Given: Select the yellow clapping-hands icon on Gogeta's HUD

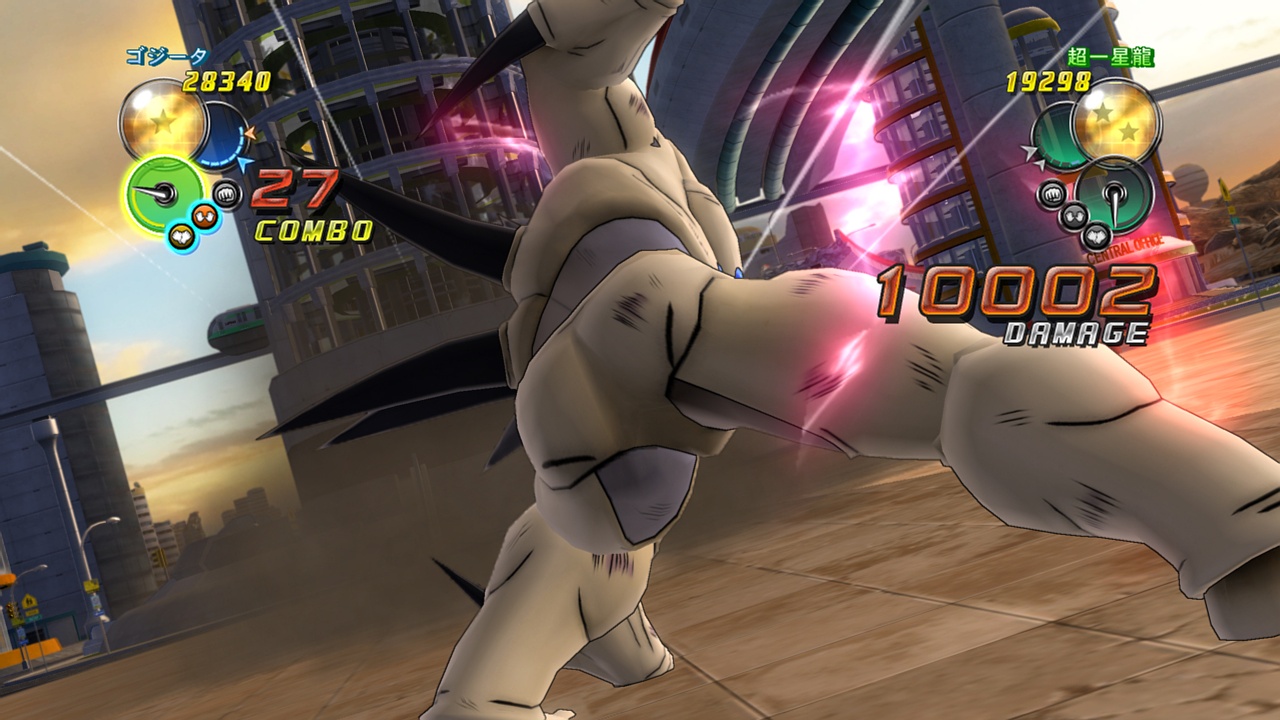Looking at the screenshot, I should pyautogui.click(x=180, y=234).
